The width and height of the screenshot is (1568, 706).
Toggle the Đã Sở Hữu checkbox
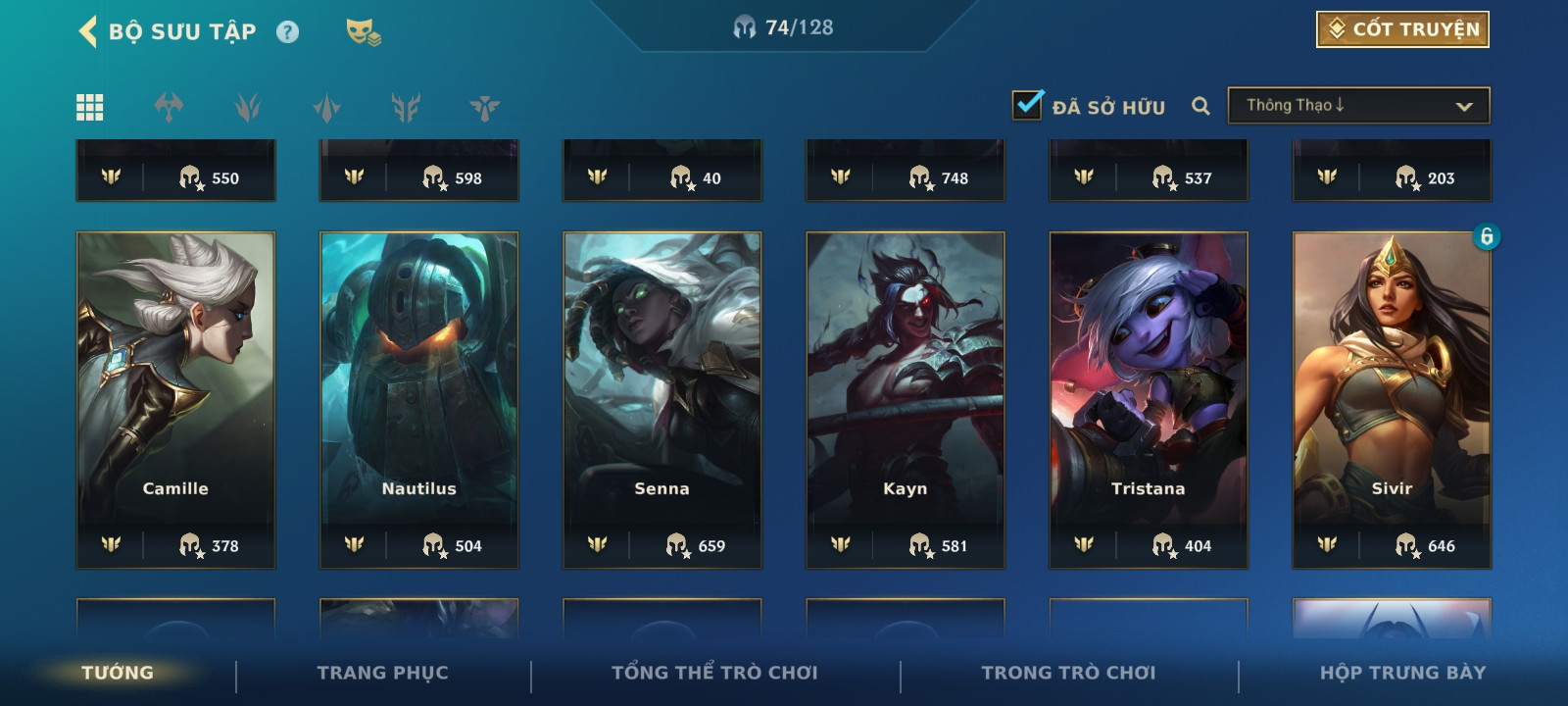coord(1028,105)
